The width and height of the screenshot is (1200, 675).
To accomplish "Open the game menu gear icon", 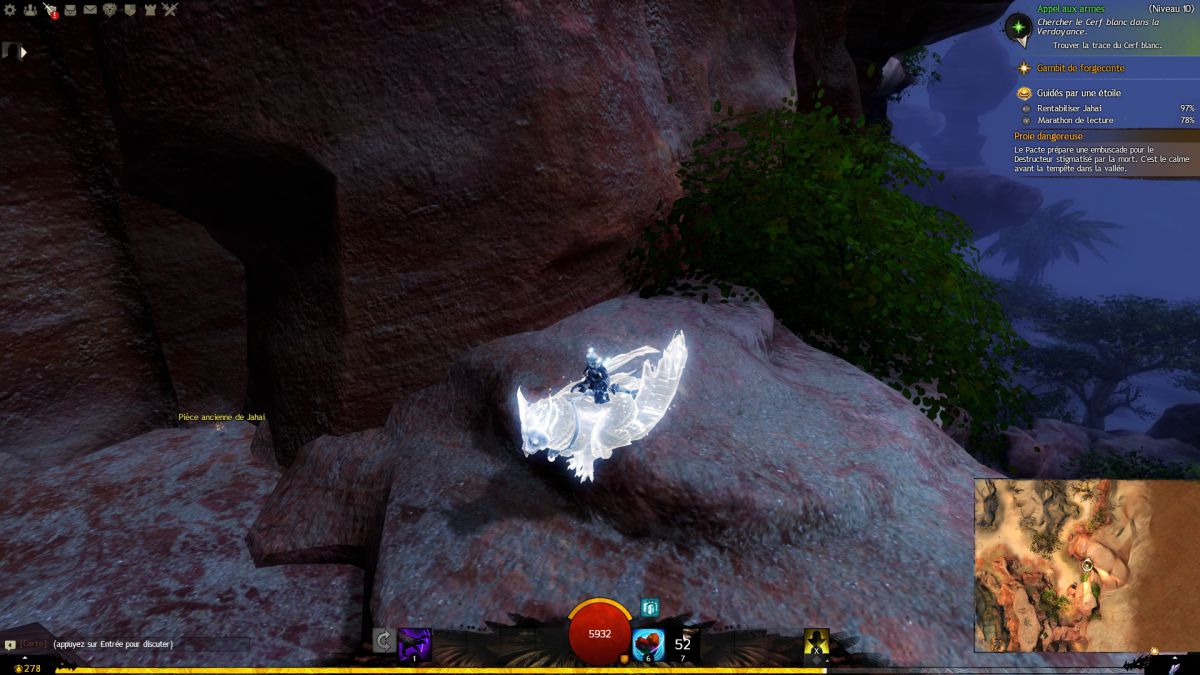I will pyautogui.click(x=11, y=10).
